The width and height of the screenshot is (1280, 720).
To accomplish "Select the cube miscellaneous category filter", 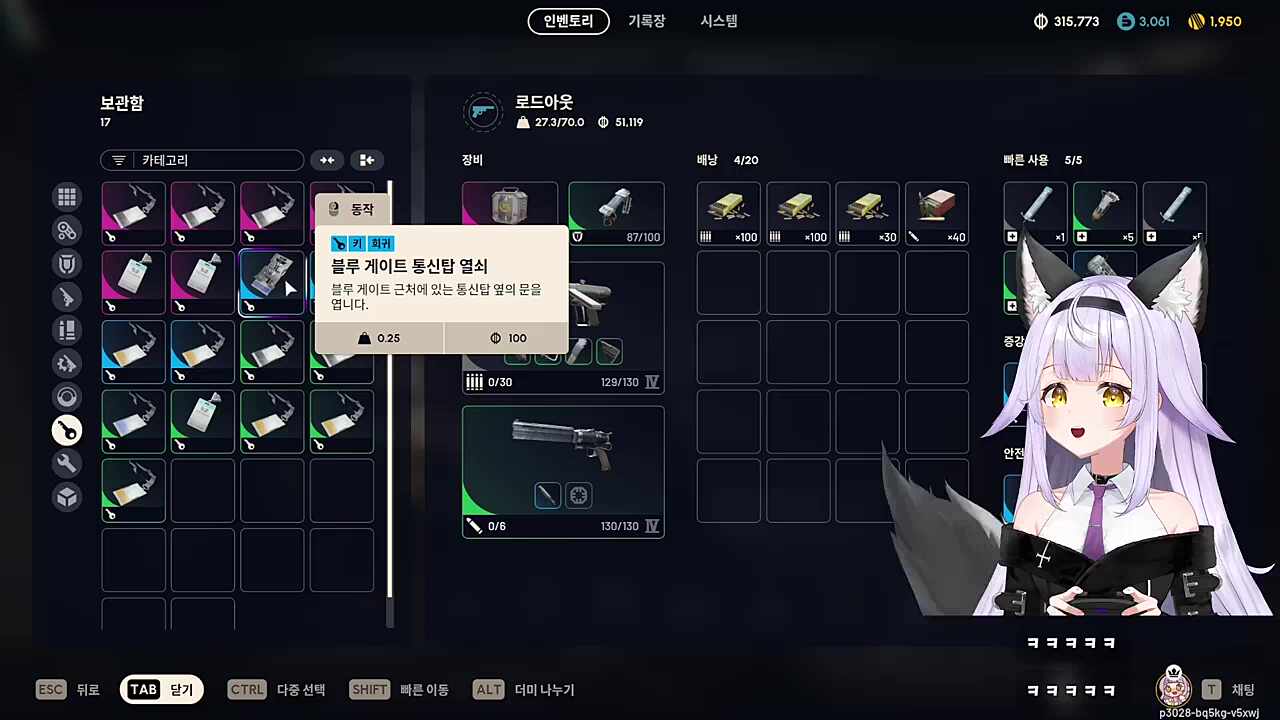I will (x=66, y=497).
